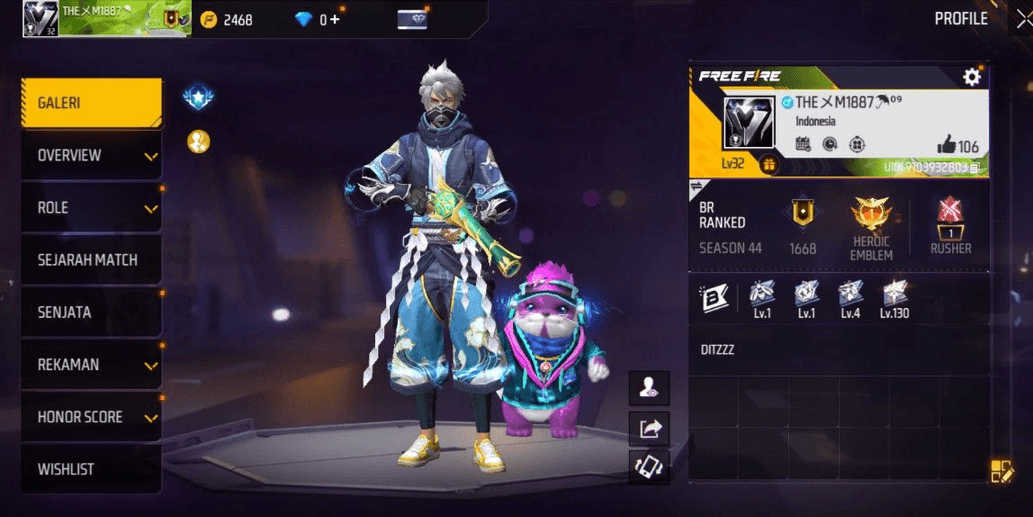The image size is (1033, 517).
Task: Open Sejarah Match history
Action: (x=91, y=260)
